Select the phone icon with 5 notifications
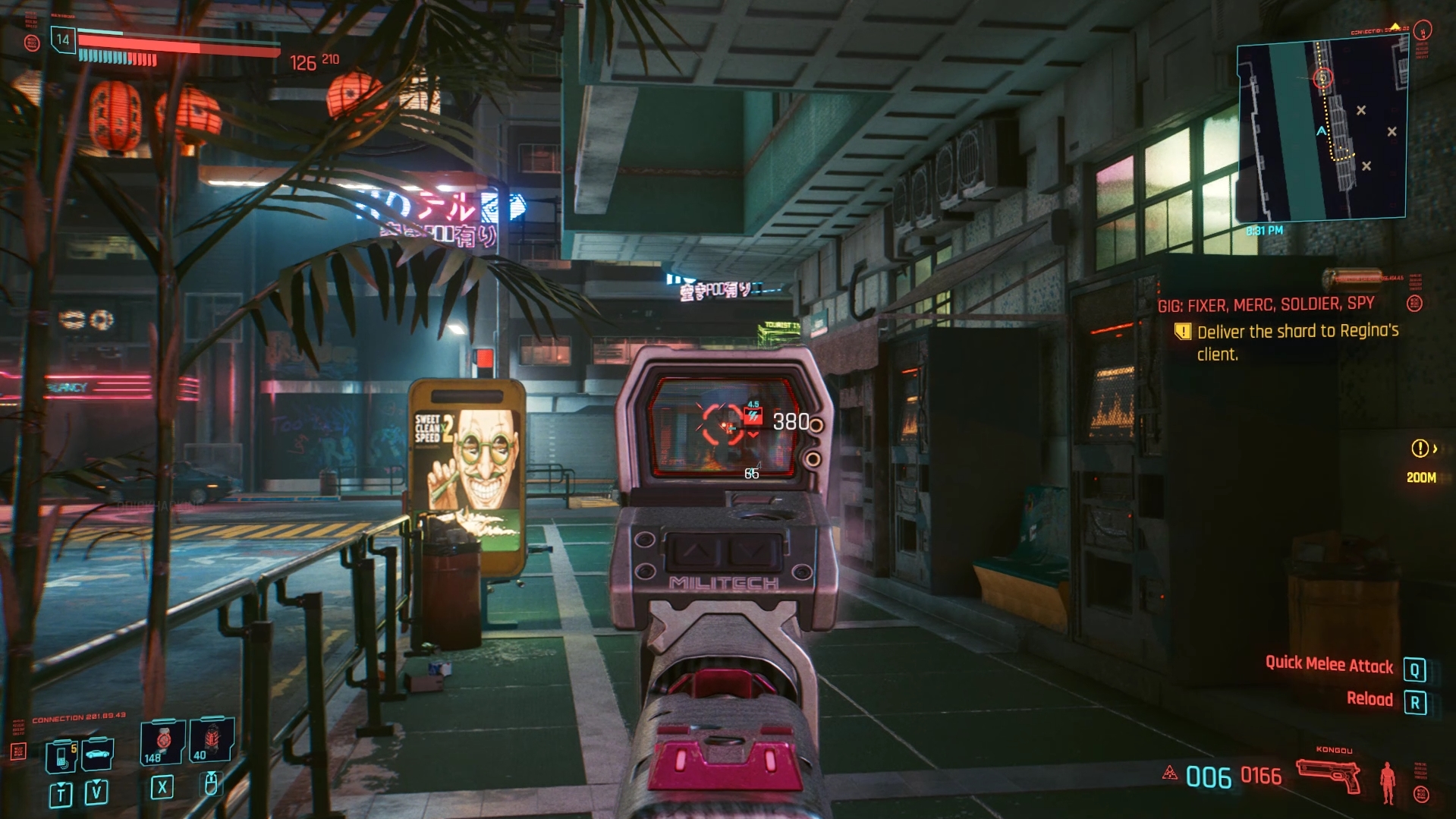The height and width of the screenshot is (819, 1456). pyautogui.click(x=62, y=755)
